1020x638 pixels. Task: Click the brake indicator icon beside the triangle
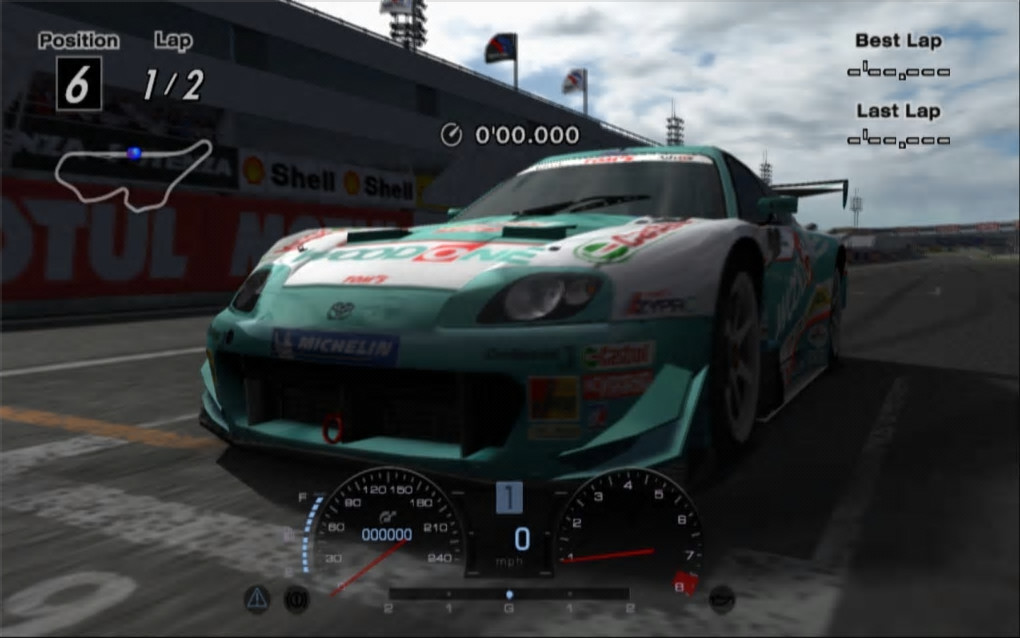(295, 598)
